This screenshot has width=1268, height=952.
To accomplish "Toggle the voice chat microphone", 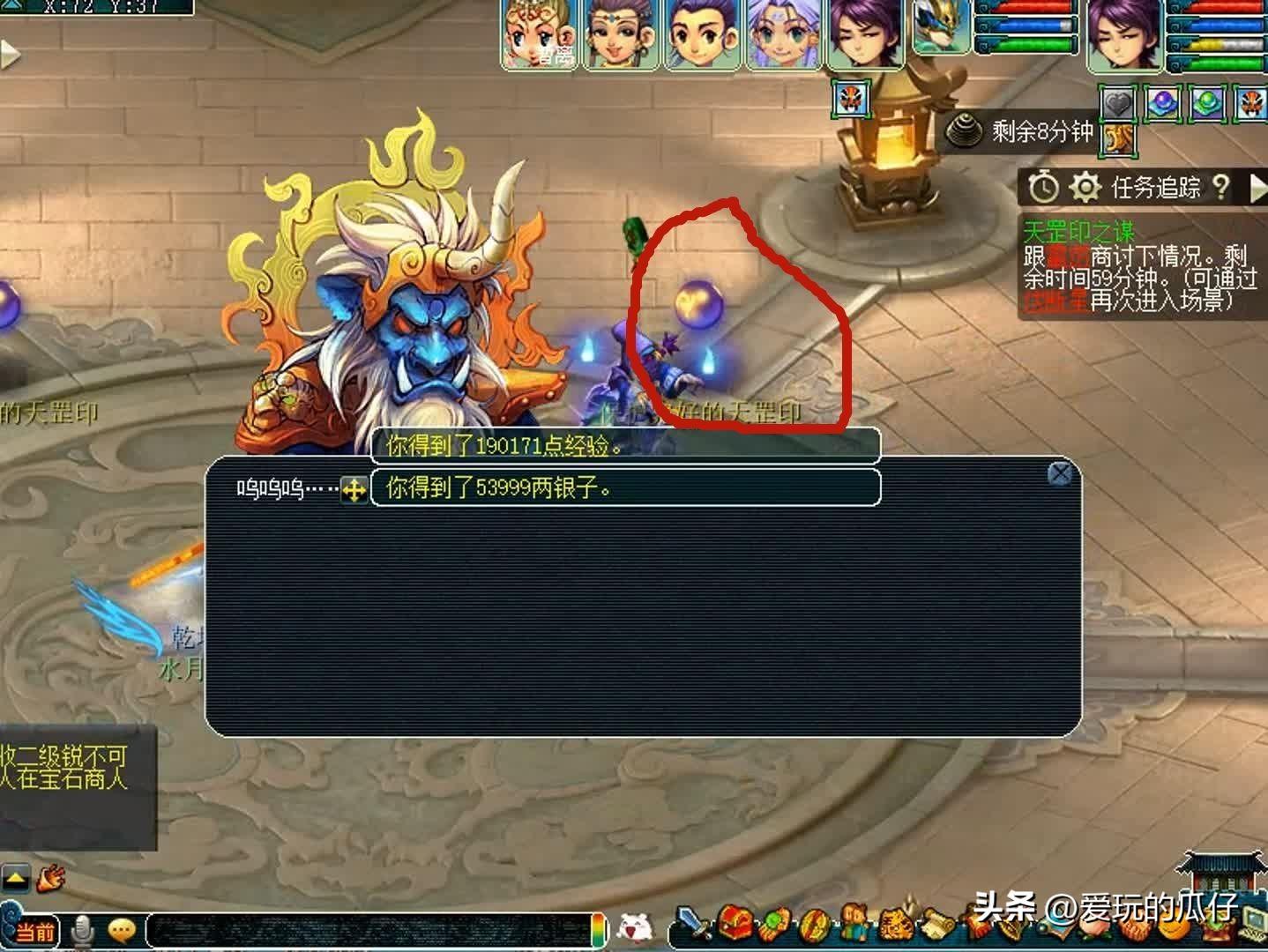I will (84, 929).
